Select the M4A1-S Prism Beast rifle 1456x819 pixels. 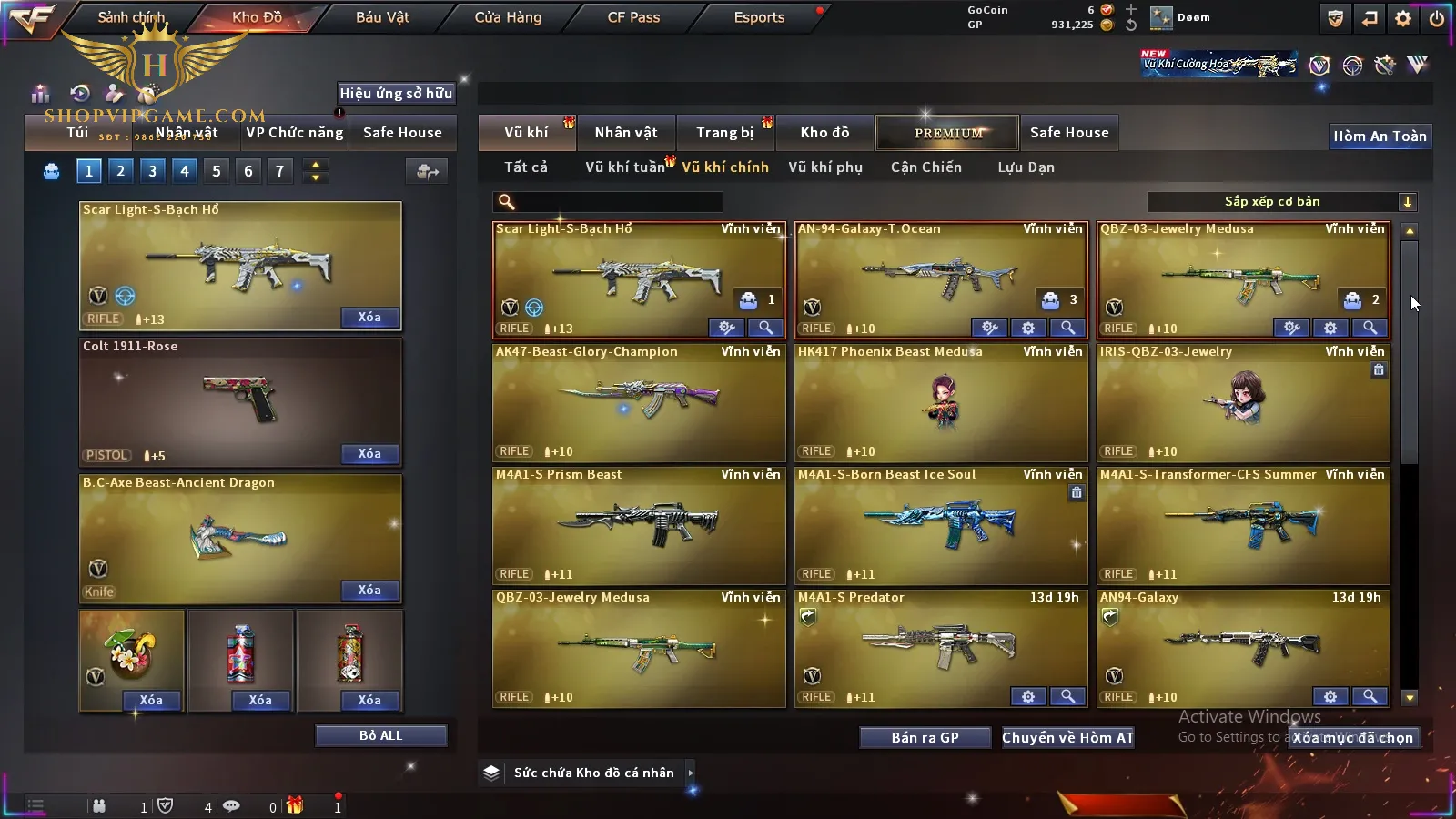[638, 525]
